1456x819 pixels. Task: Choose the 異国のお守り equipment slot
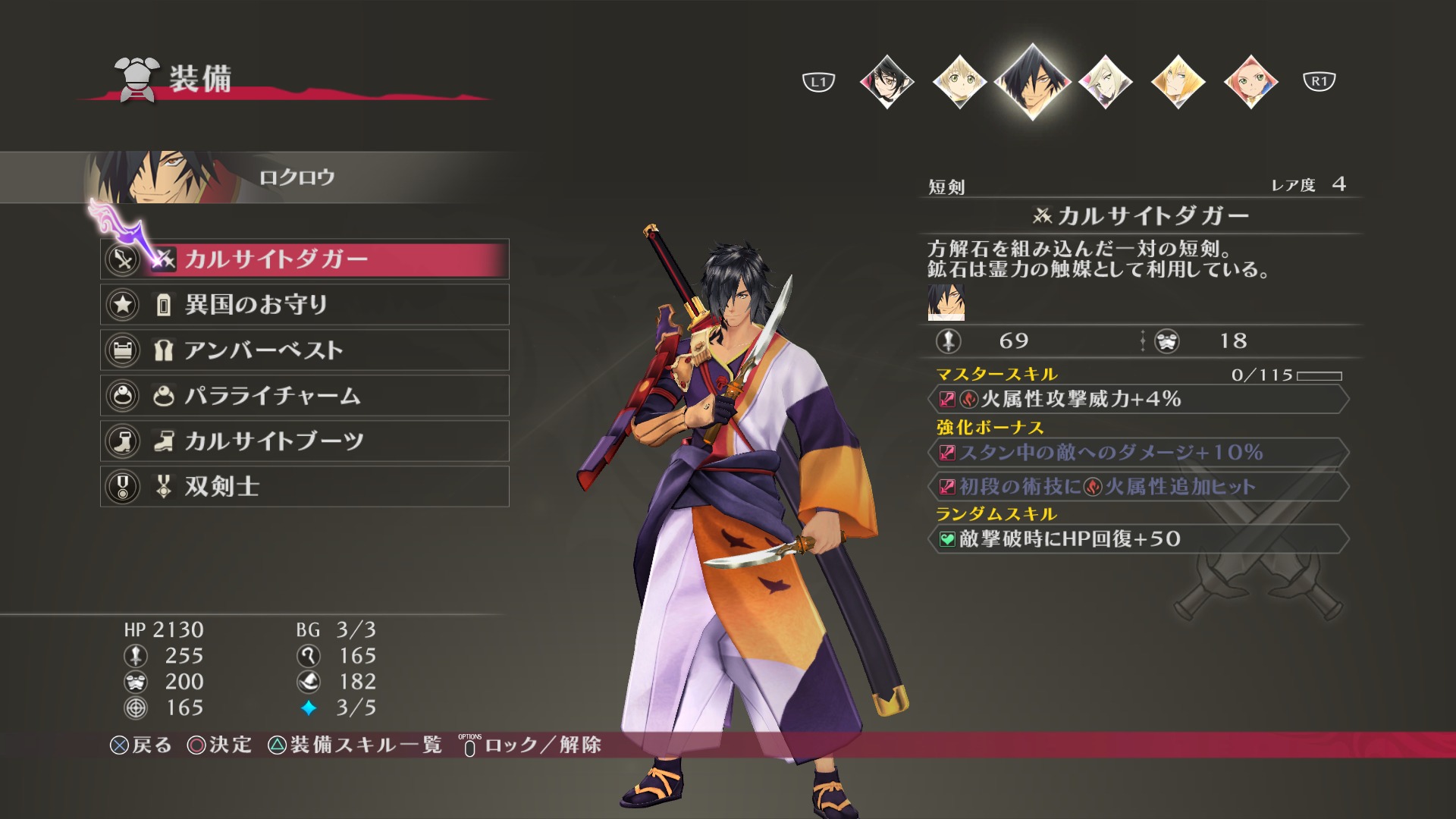(305, 305)
